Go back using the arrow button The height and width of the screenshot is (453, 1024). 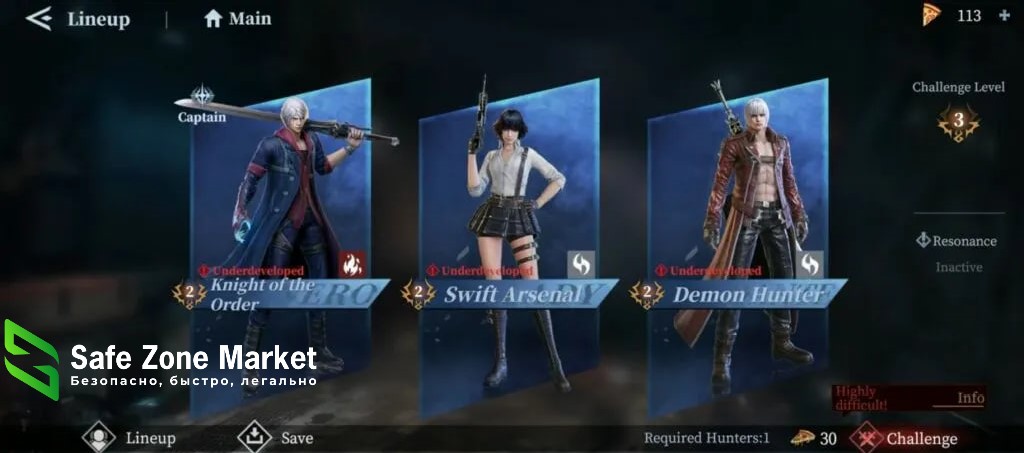(38, 18)
